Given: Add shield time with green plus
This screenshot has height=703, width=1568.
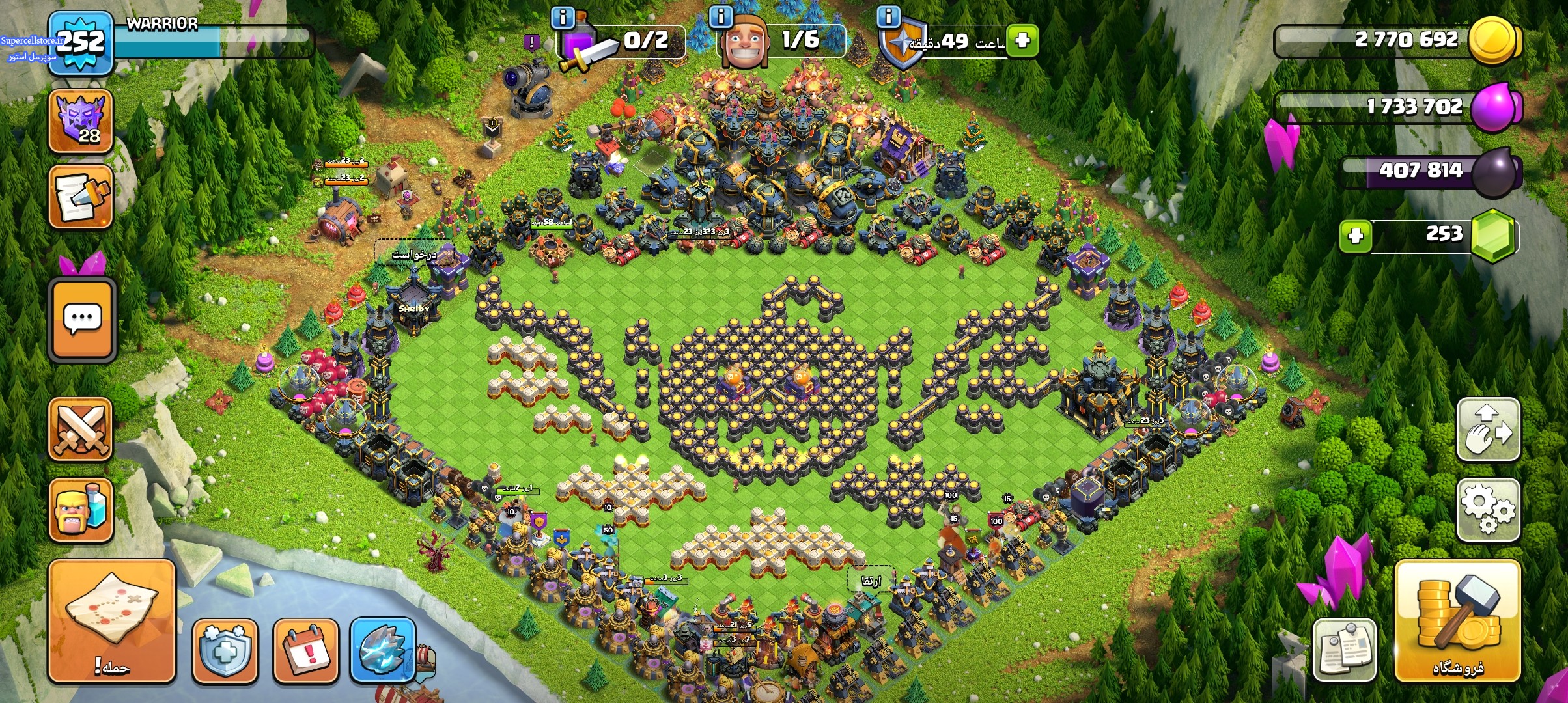Looking at the screenshot, I should (x=1022, y=40).
